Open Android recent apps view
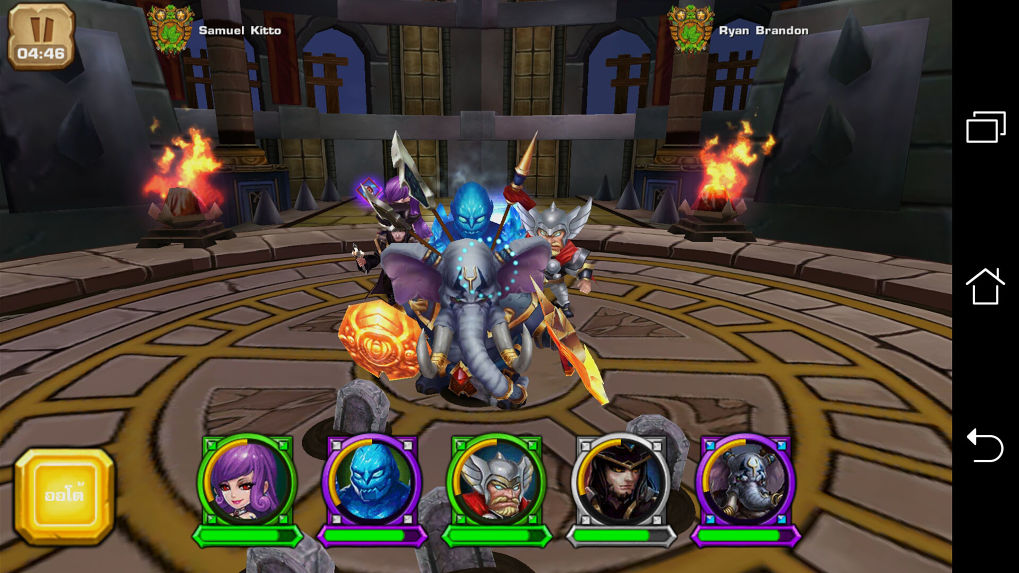 985,127
